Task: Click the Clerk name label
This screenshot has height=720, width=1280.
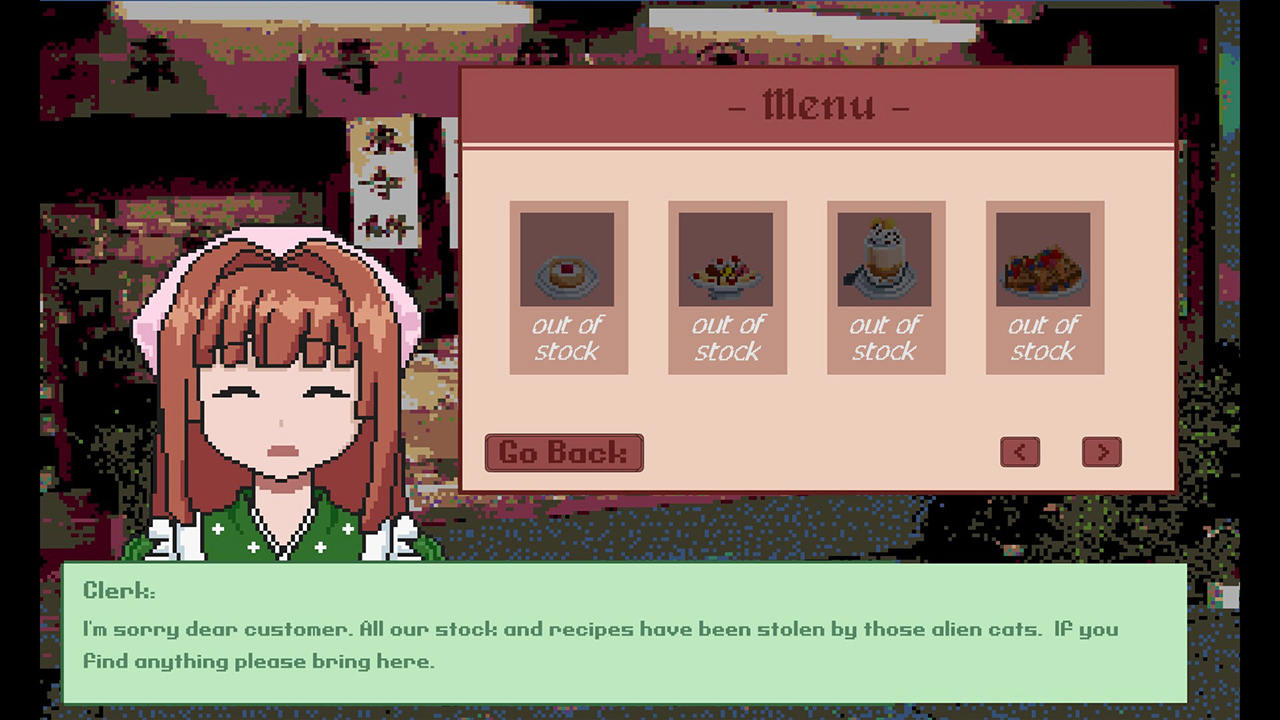Action: click(117, 590)
